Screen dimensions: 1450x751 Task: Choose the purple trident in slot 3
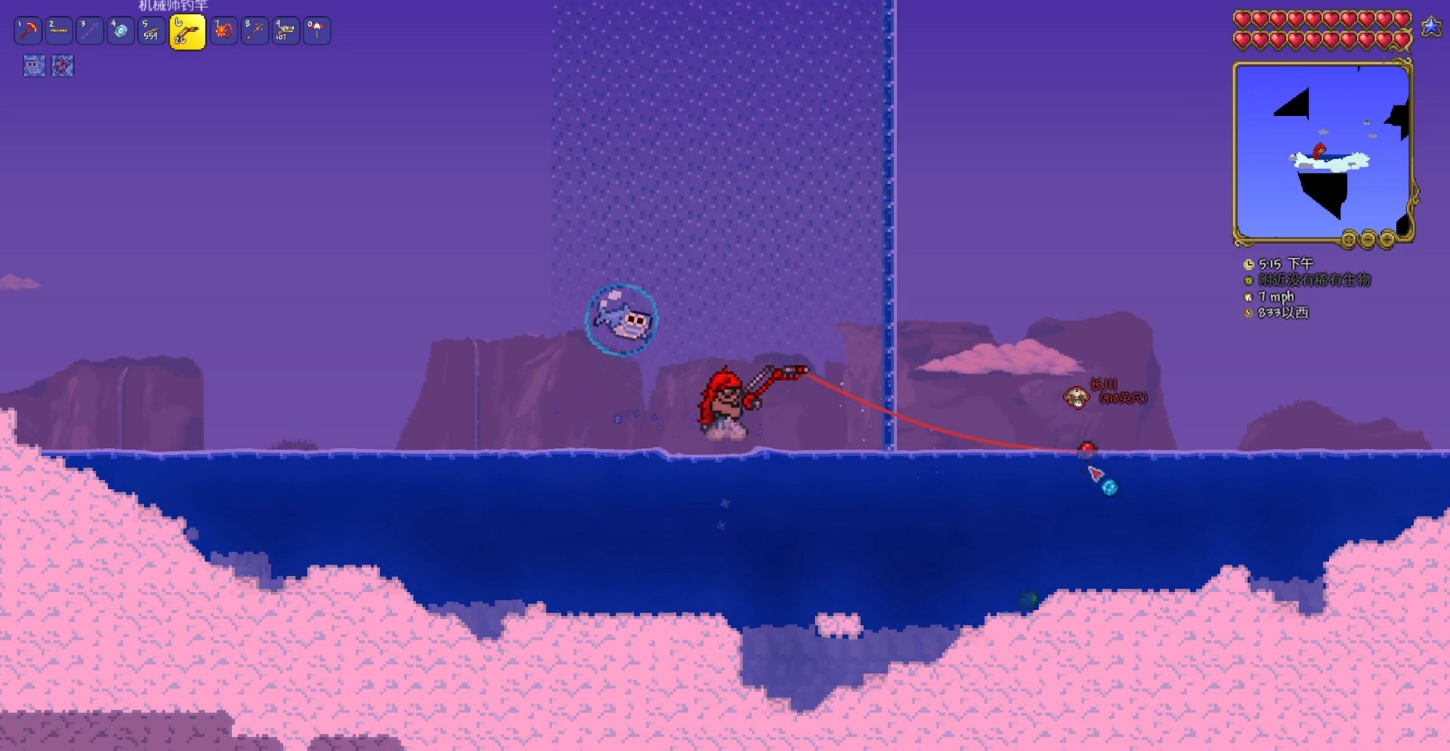(x=90, y=31)
